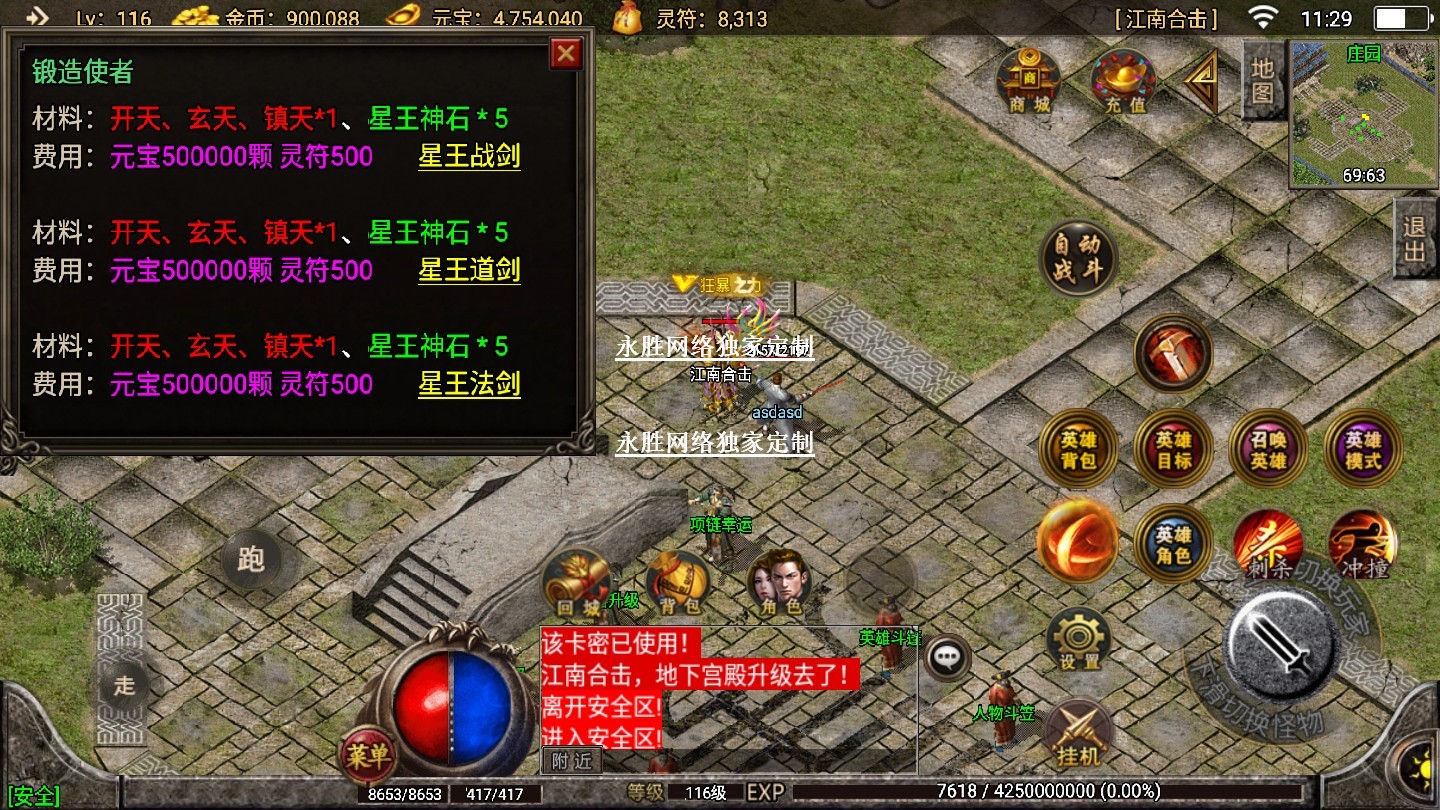Pick the 星王法剑 forging link

pyautogui.click(x=469, y=384)
